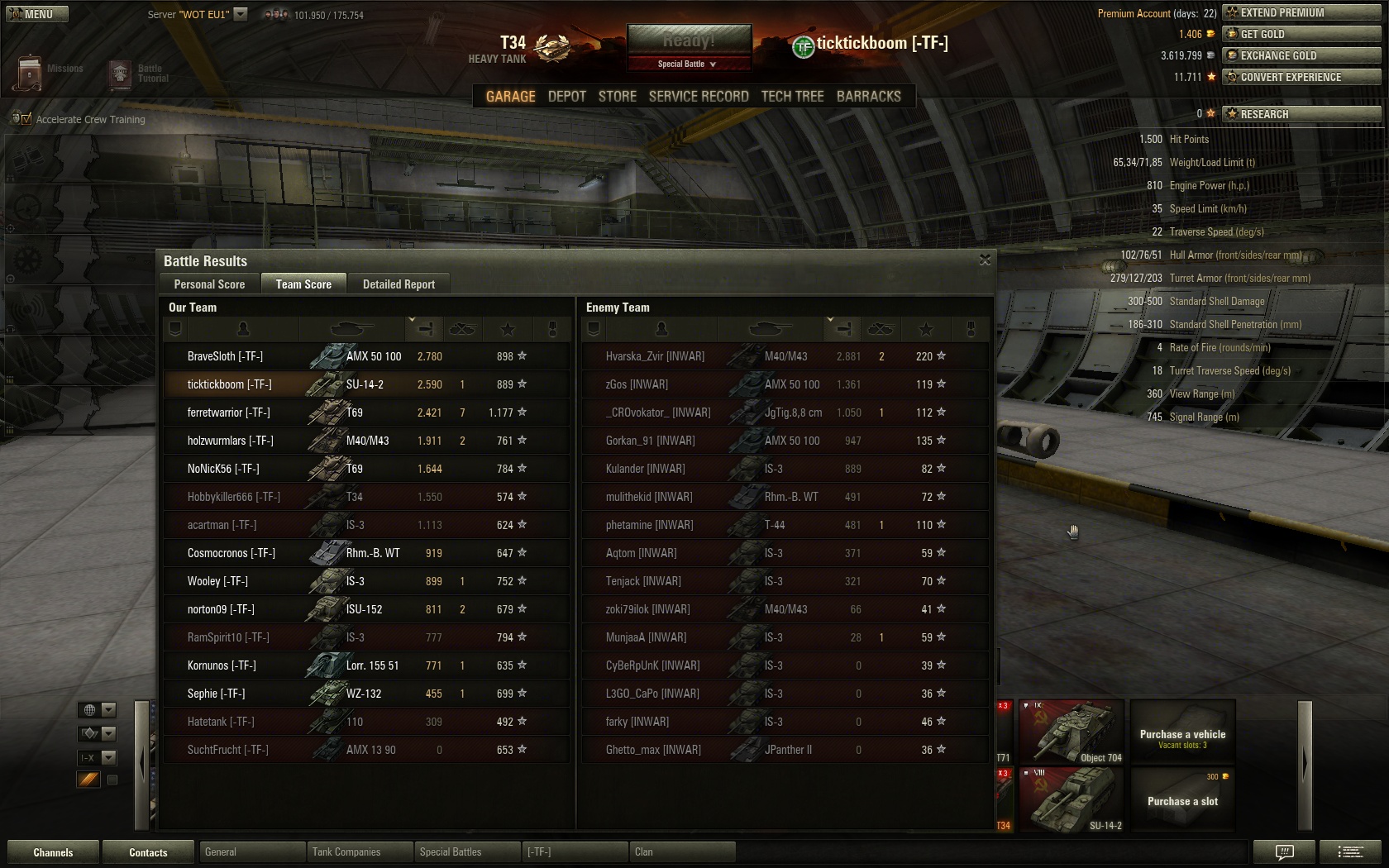Open the Tech Tree

(x=792, y=97)
